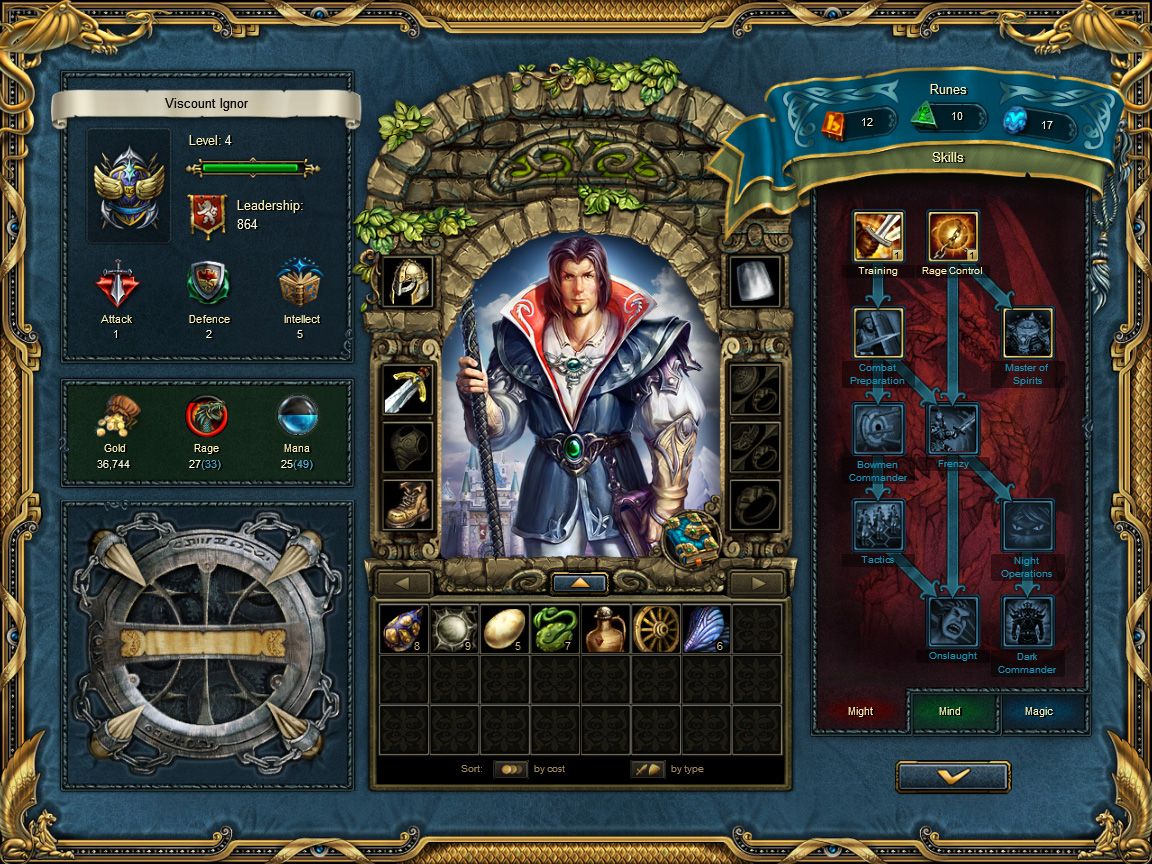Image resolution: width=1152 pixels, height=864 pixels.
Task: Click the inventory right arrow button
Action: click(756, 583)
